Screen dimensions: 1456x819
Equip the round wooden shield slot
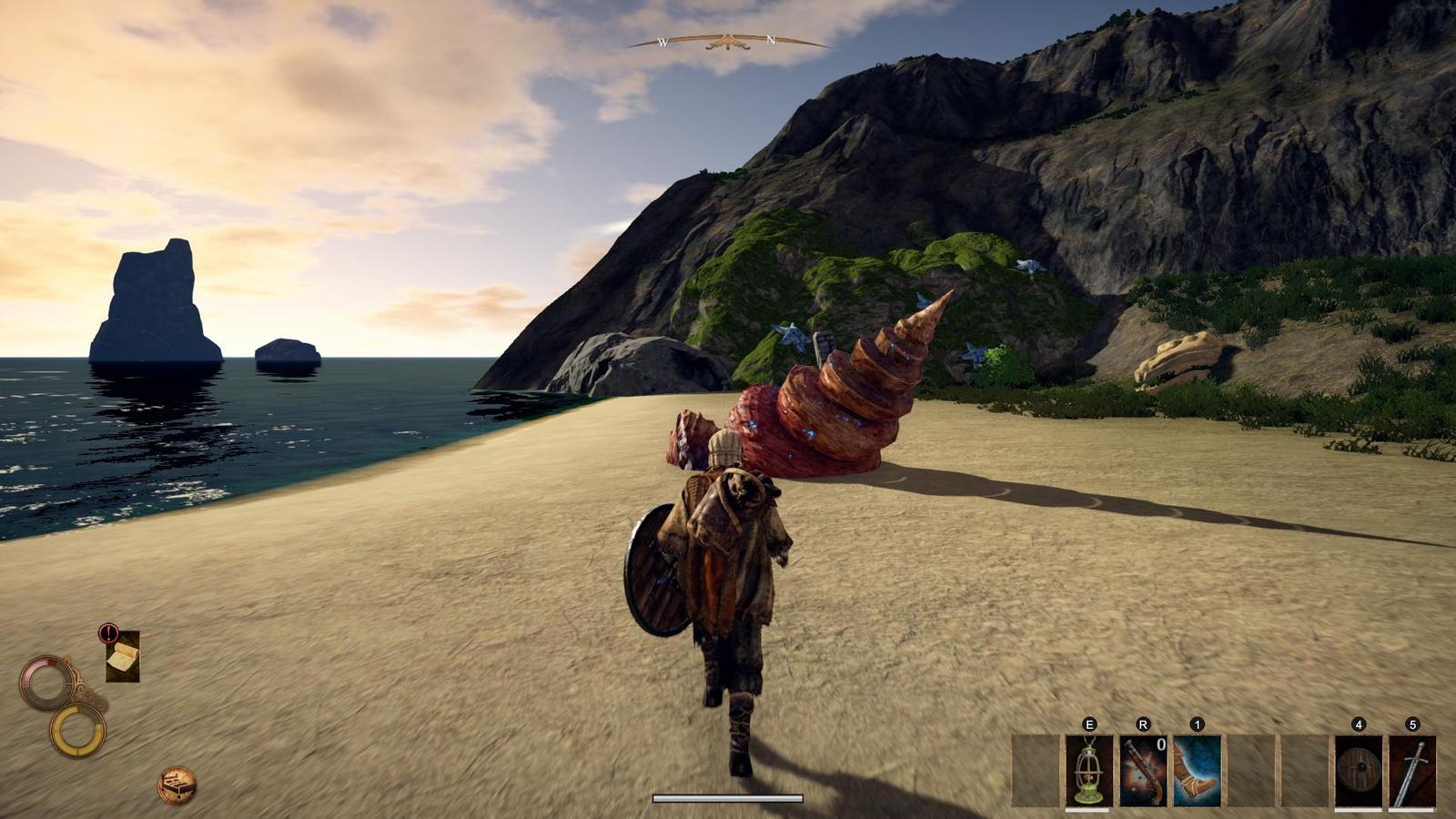[1358, 771]
